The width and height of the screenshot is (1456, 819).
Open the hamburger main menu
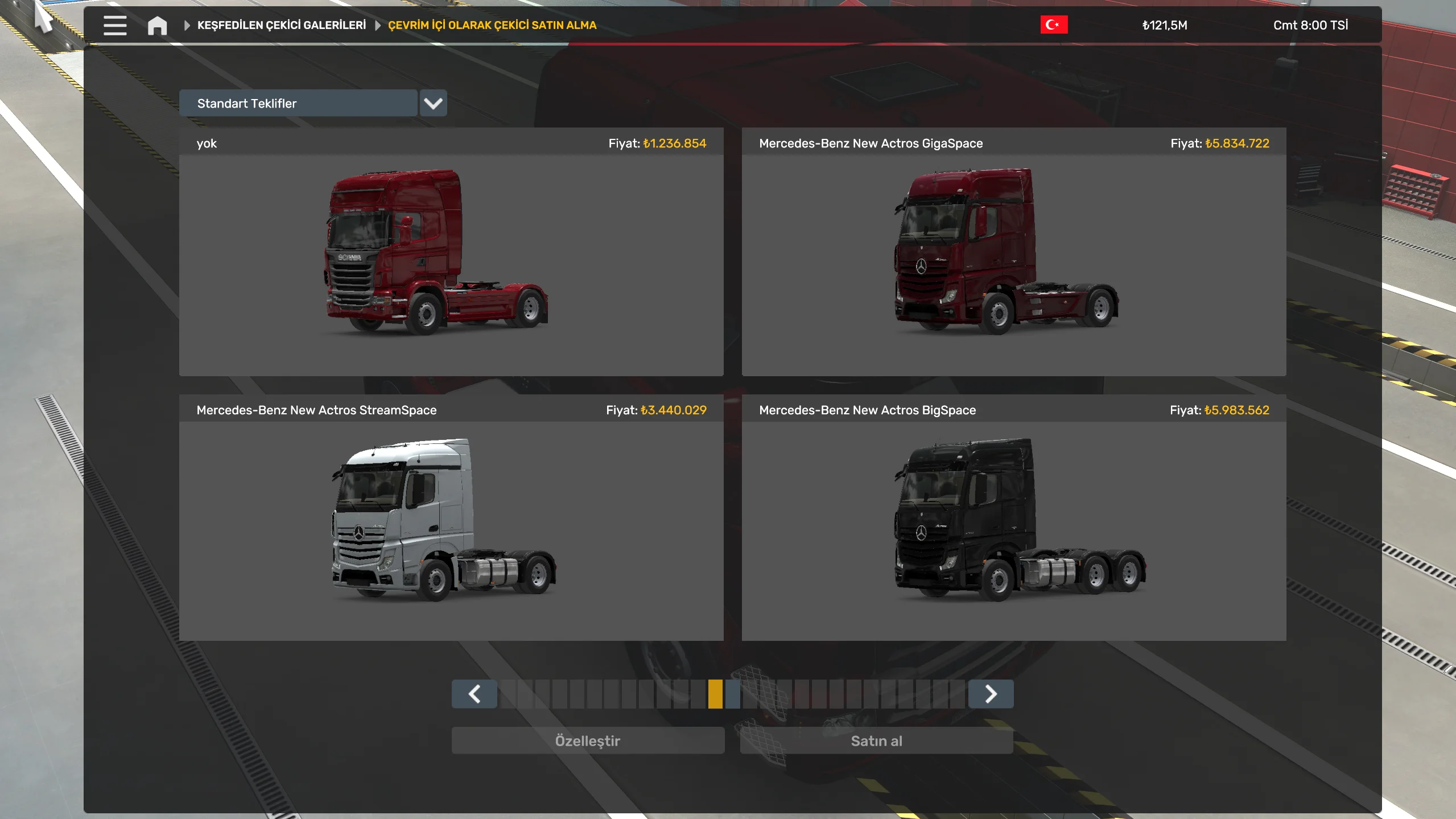pos(115,26)
